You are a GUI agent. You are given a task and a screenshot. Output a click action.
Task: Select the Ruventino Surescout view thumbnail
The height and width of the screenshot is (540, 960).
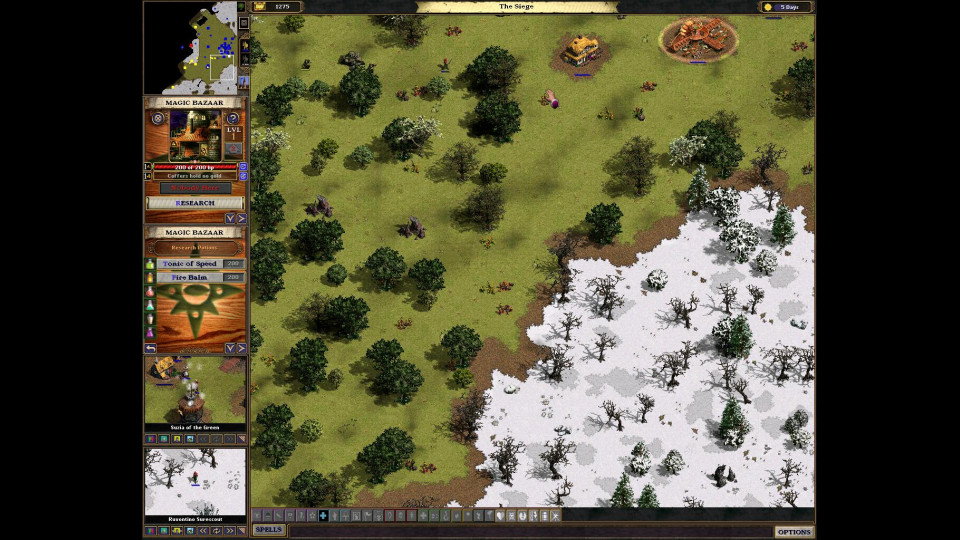pyautogui.click(x=195, y=481)
